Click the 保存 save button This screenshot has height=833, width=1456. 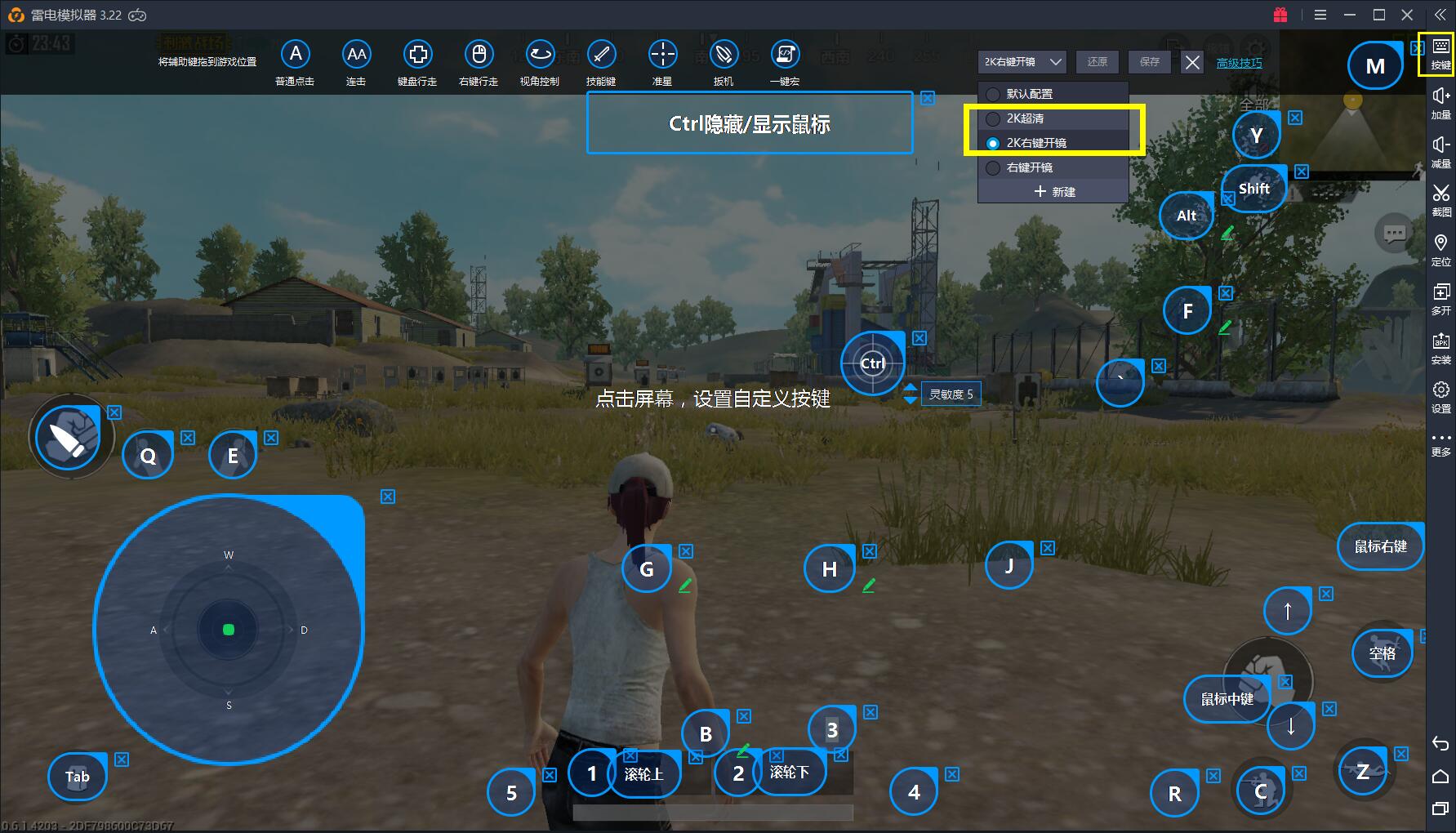coord(1150,62)
